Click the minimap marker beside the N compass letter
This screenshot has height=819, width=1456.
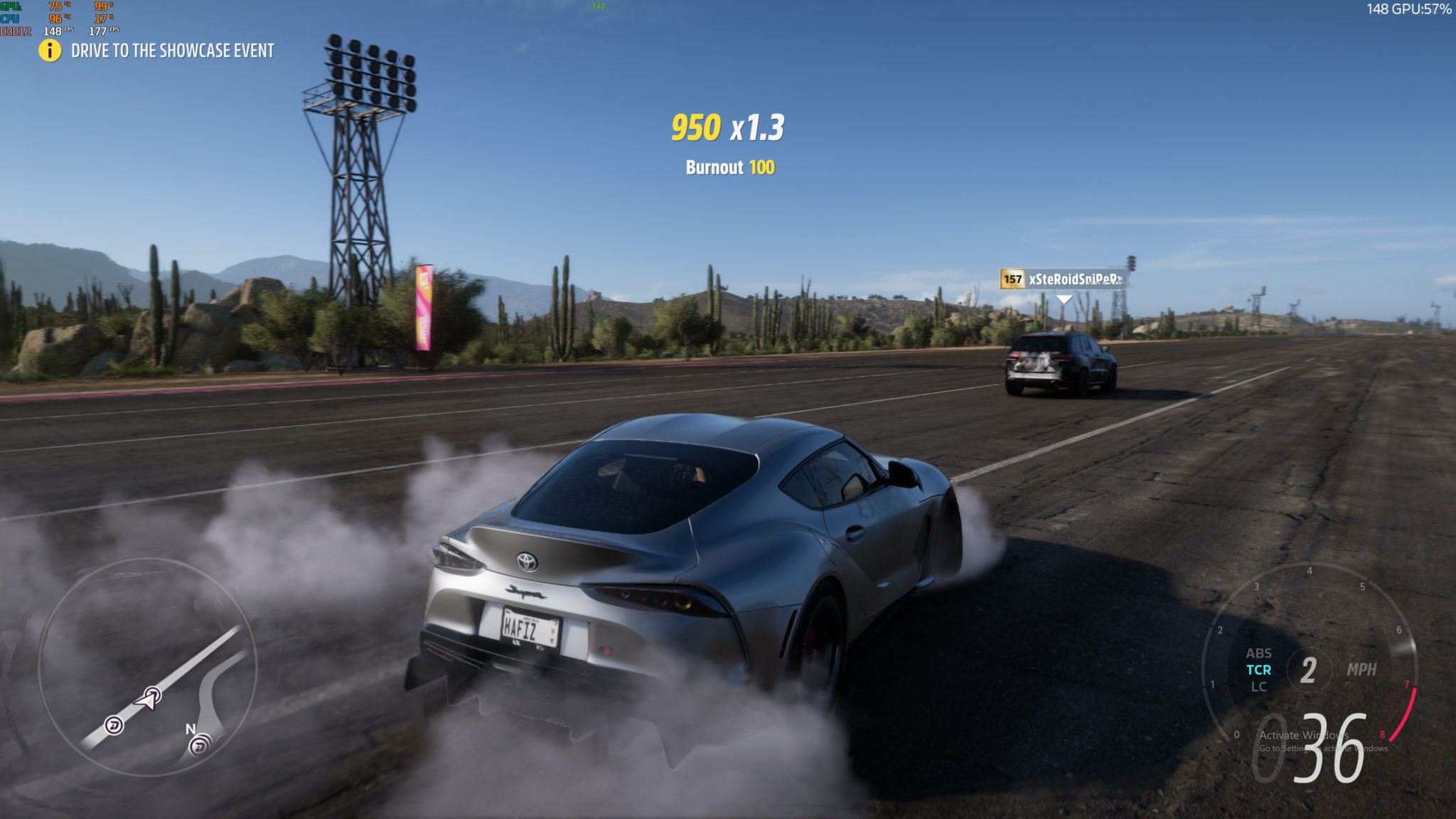(200, 744)
